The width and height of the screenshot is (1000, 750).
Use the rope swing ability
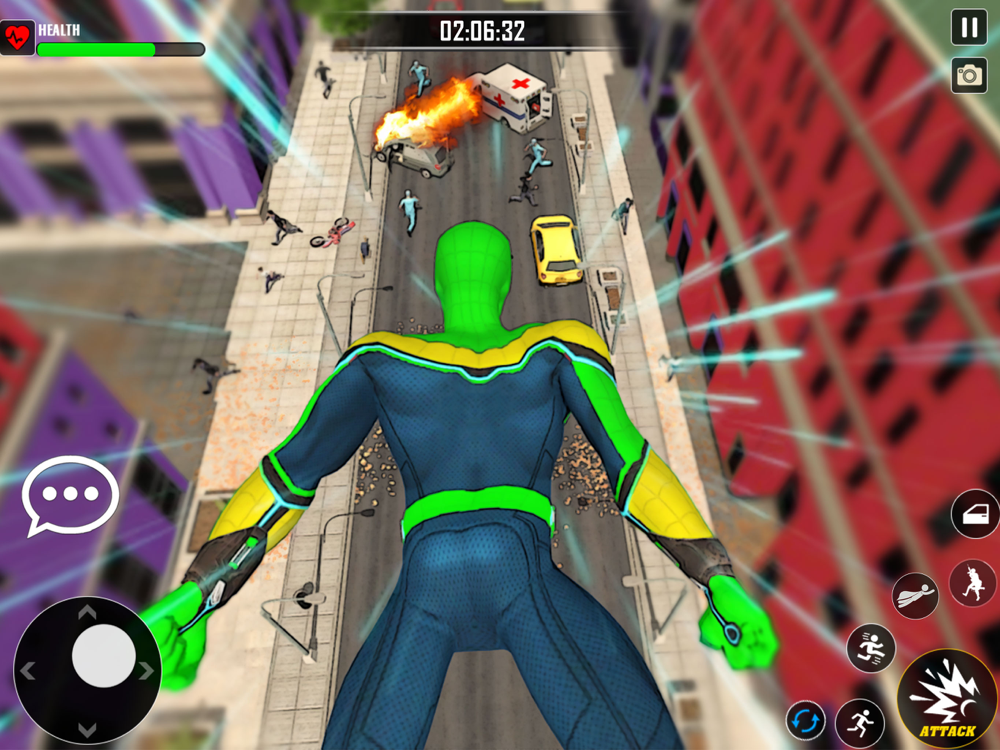972,583
